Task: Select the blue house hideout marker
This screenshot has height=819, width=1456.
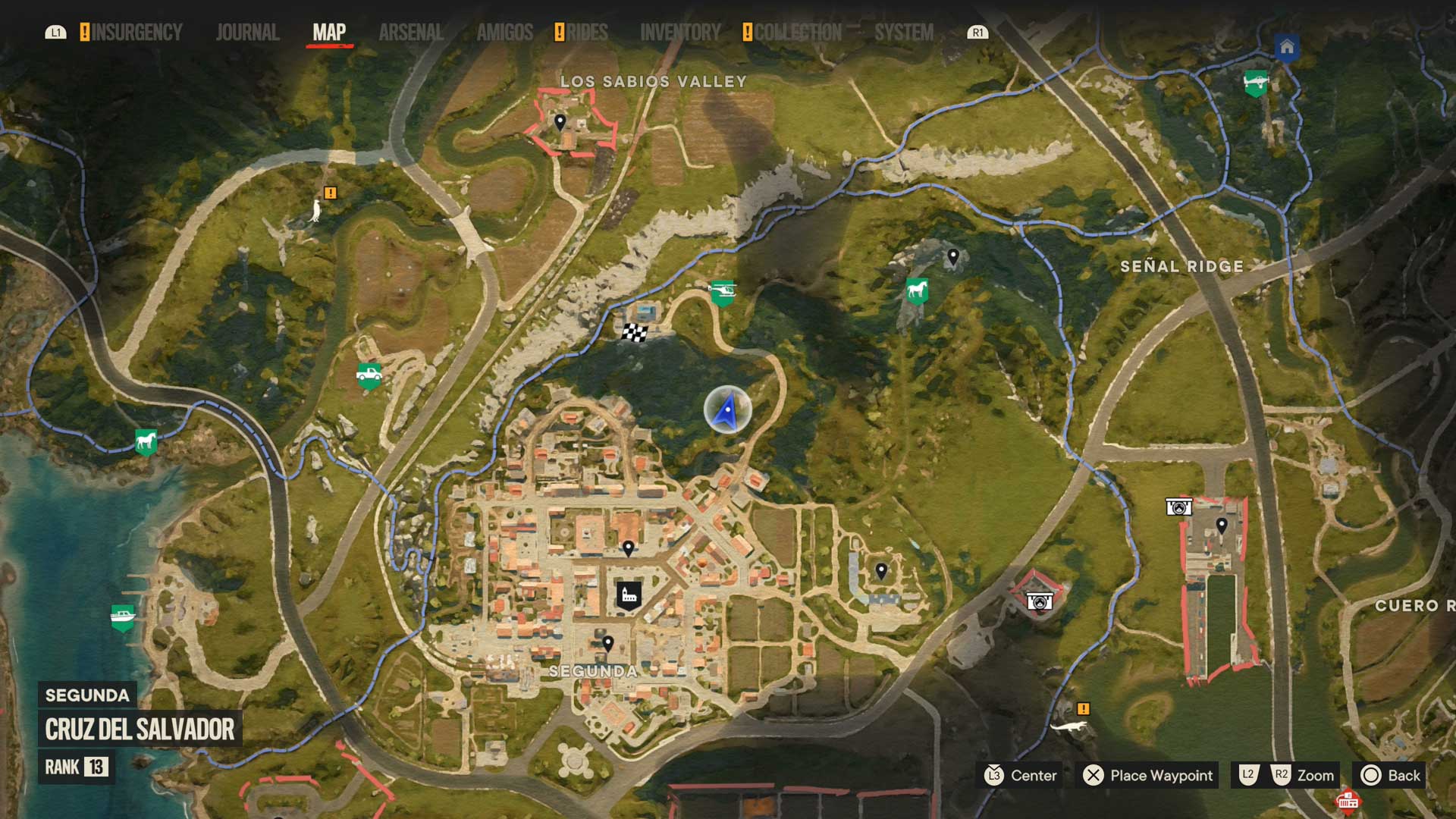Action: click(1286, 48)
